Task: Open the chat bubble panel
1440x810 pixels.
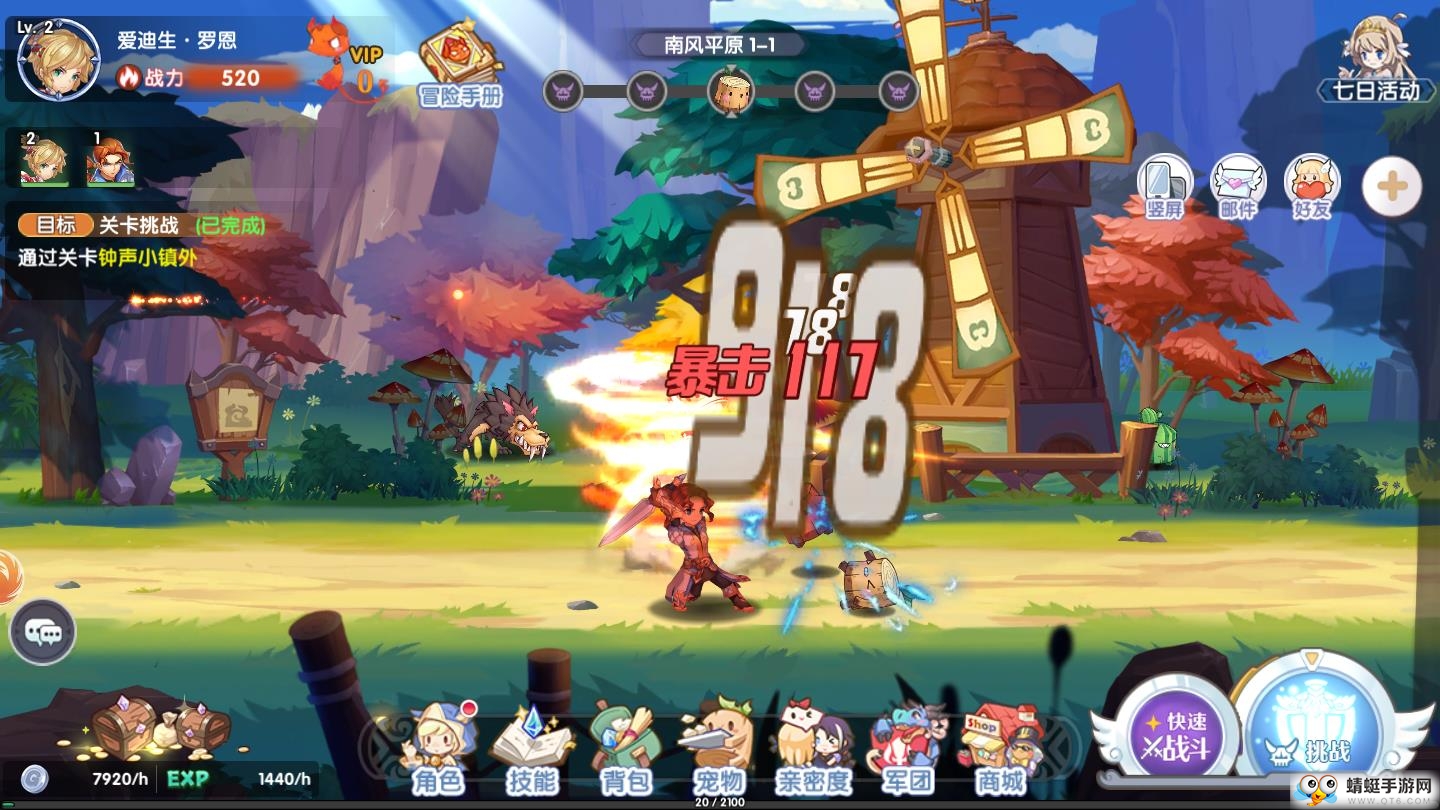Action: (x=44, y=632)
